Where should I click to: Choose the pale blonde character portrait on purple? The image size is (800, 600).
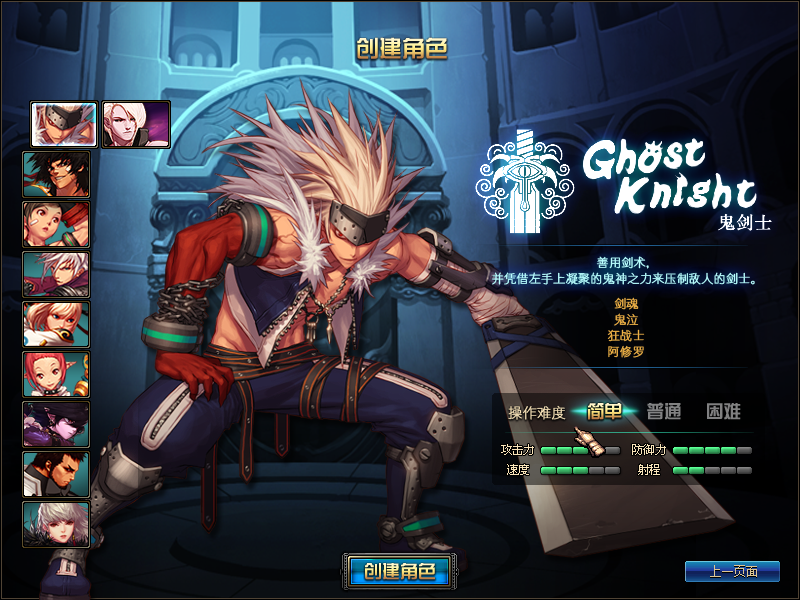coord(136,124)
